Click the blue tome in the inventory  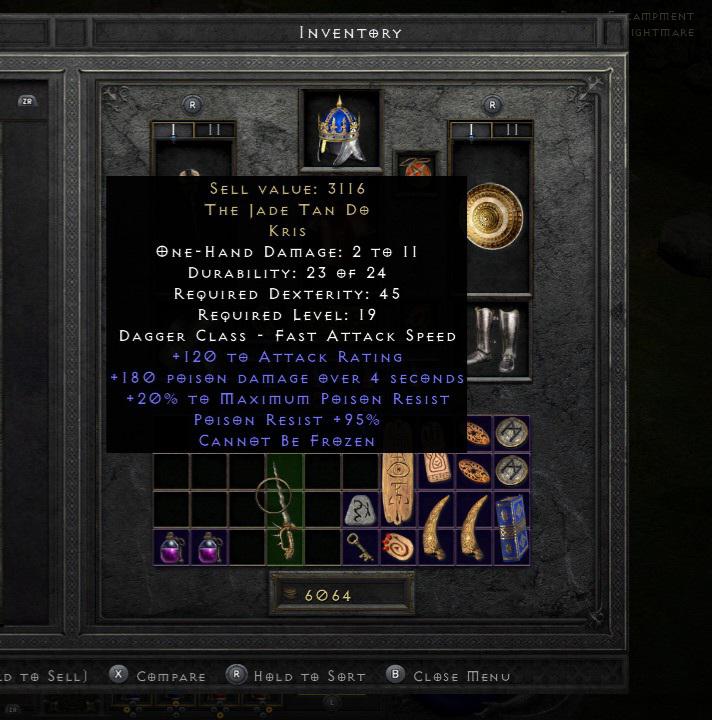pyautogui.click(x=512, y=527)
